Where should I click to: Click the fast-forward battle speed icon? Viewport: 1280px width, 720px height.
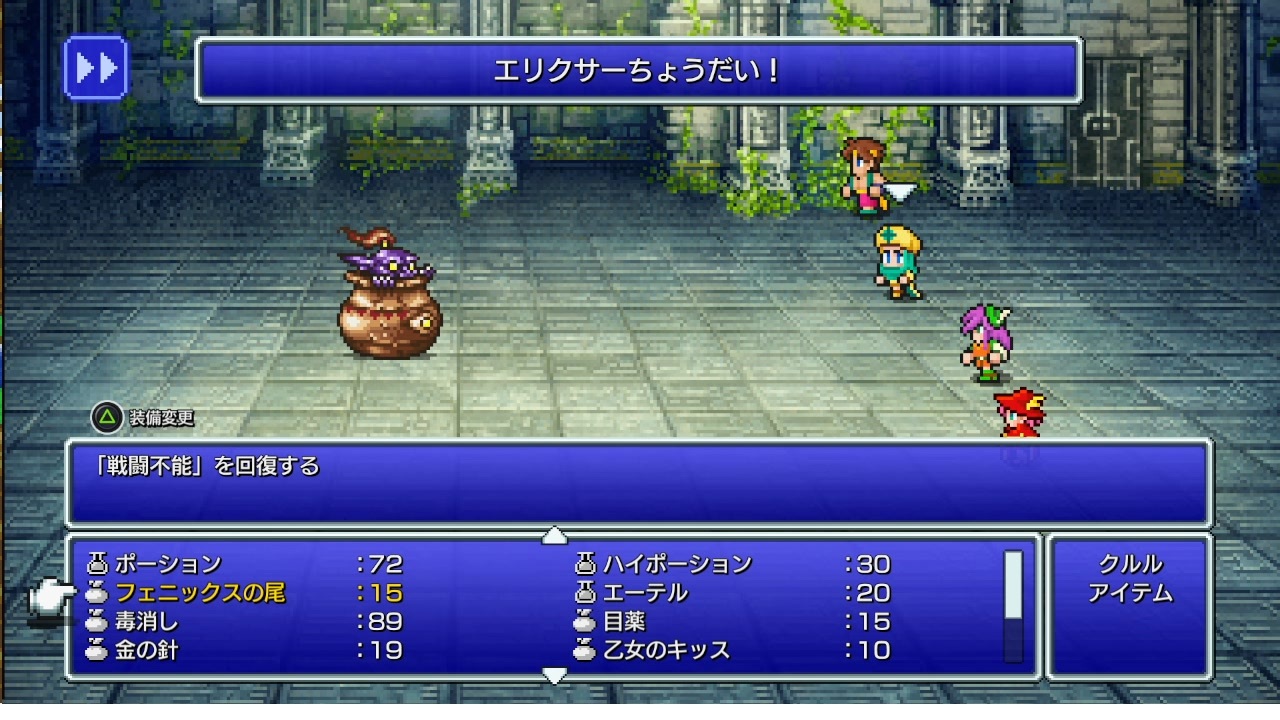(x=95, y=68)
